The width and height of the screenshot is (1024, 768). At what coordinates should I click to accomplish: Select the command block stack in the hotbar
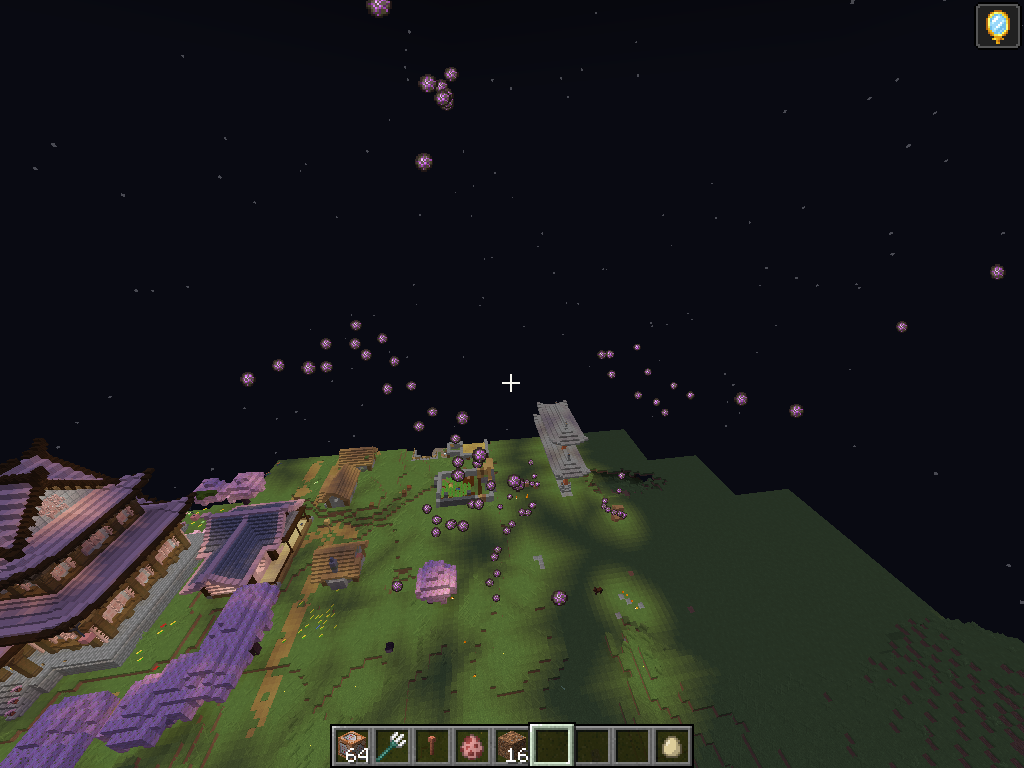pos(352,746)
